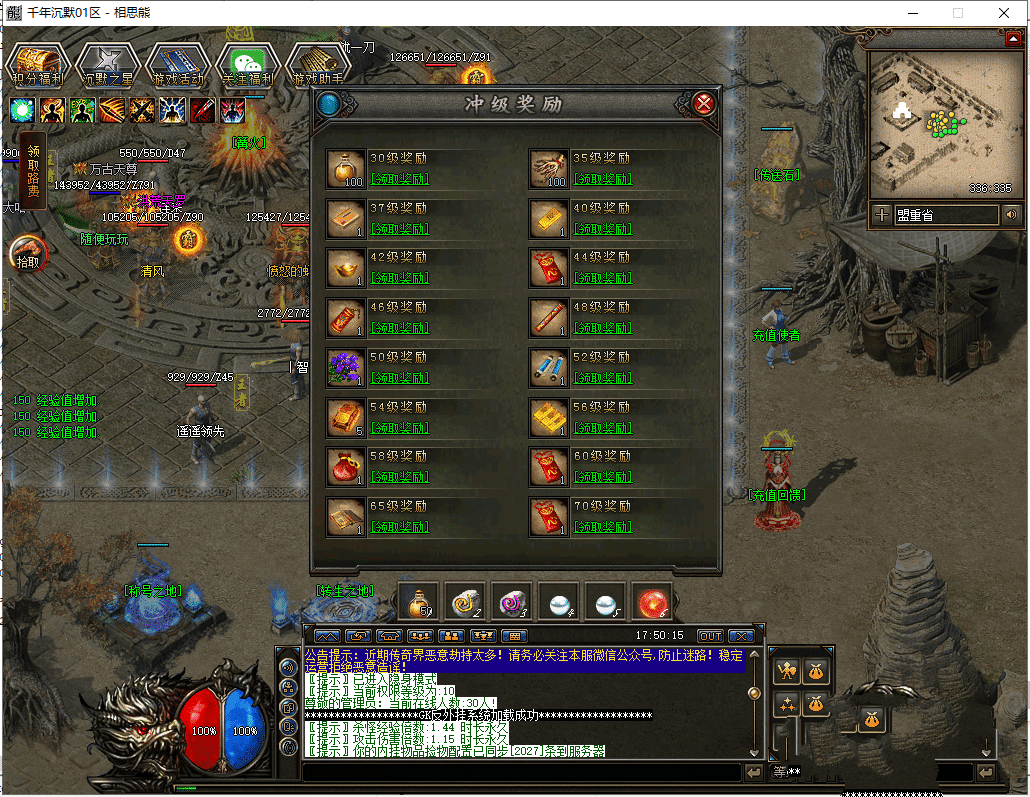Open the 沉默之星 menu
This screenshot has height=797, width=1030.
tap(107, 64)
